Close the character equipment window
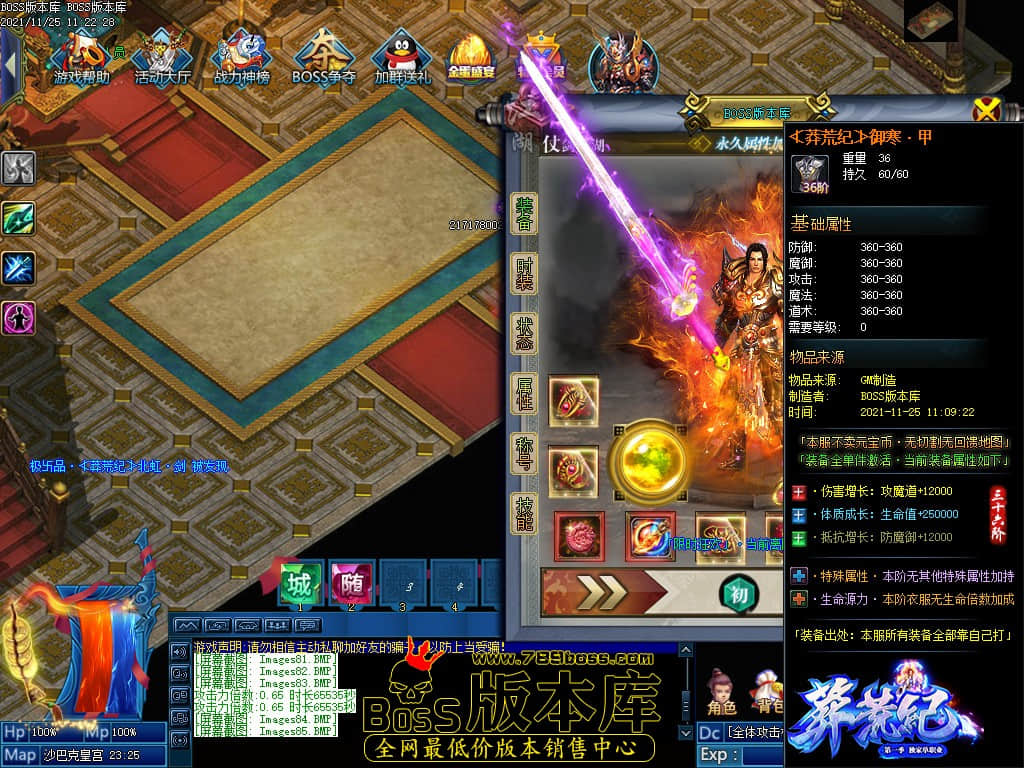This screenshot has width=1024, height=768. 986,109
